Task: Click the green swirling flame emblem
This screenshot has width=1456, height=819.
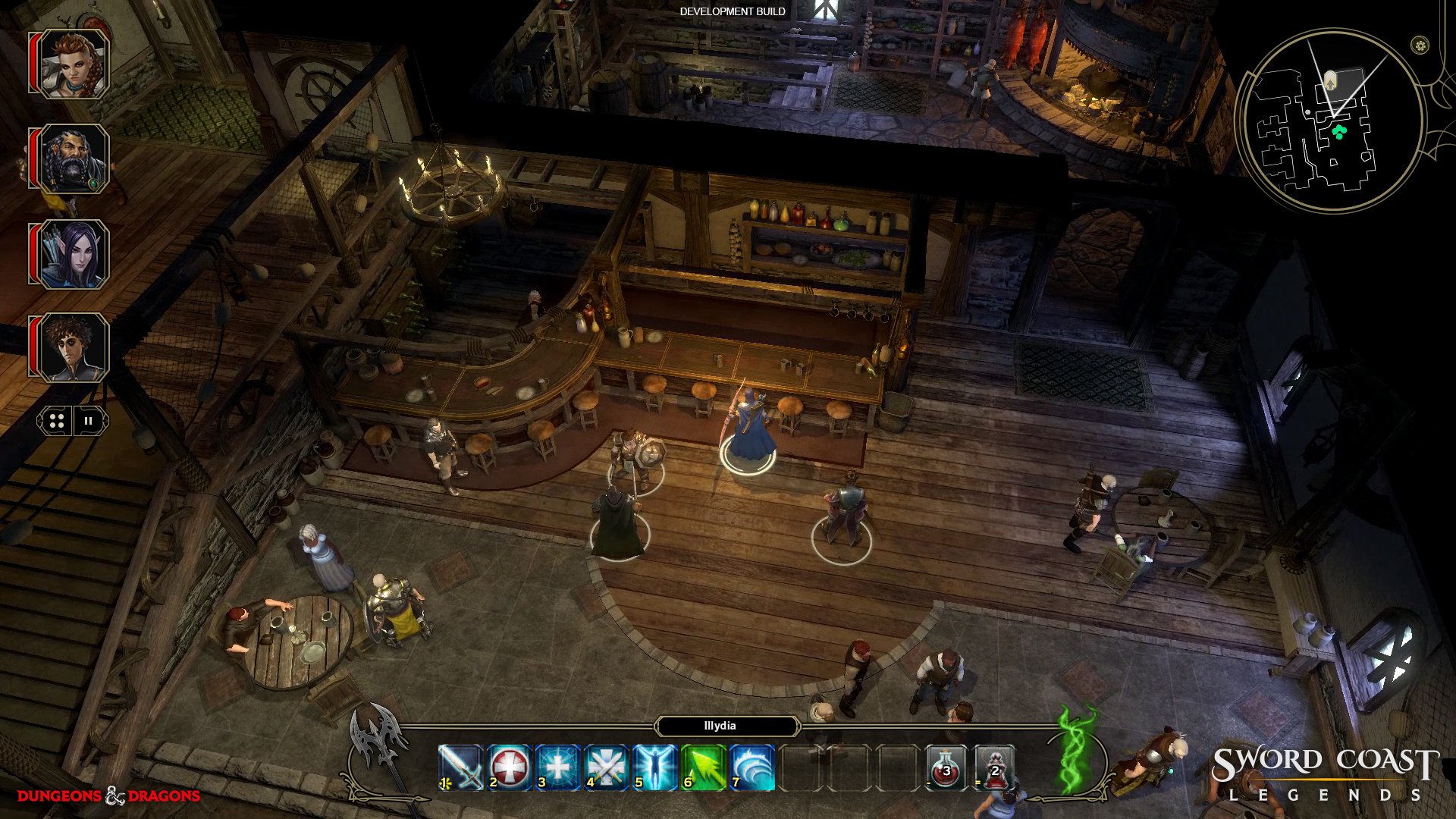Action: (x=1077, y=751)
